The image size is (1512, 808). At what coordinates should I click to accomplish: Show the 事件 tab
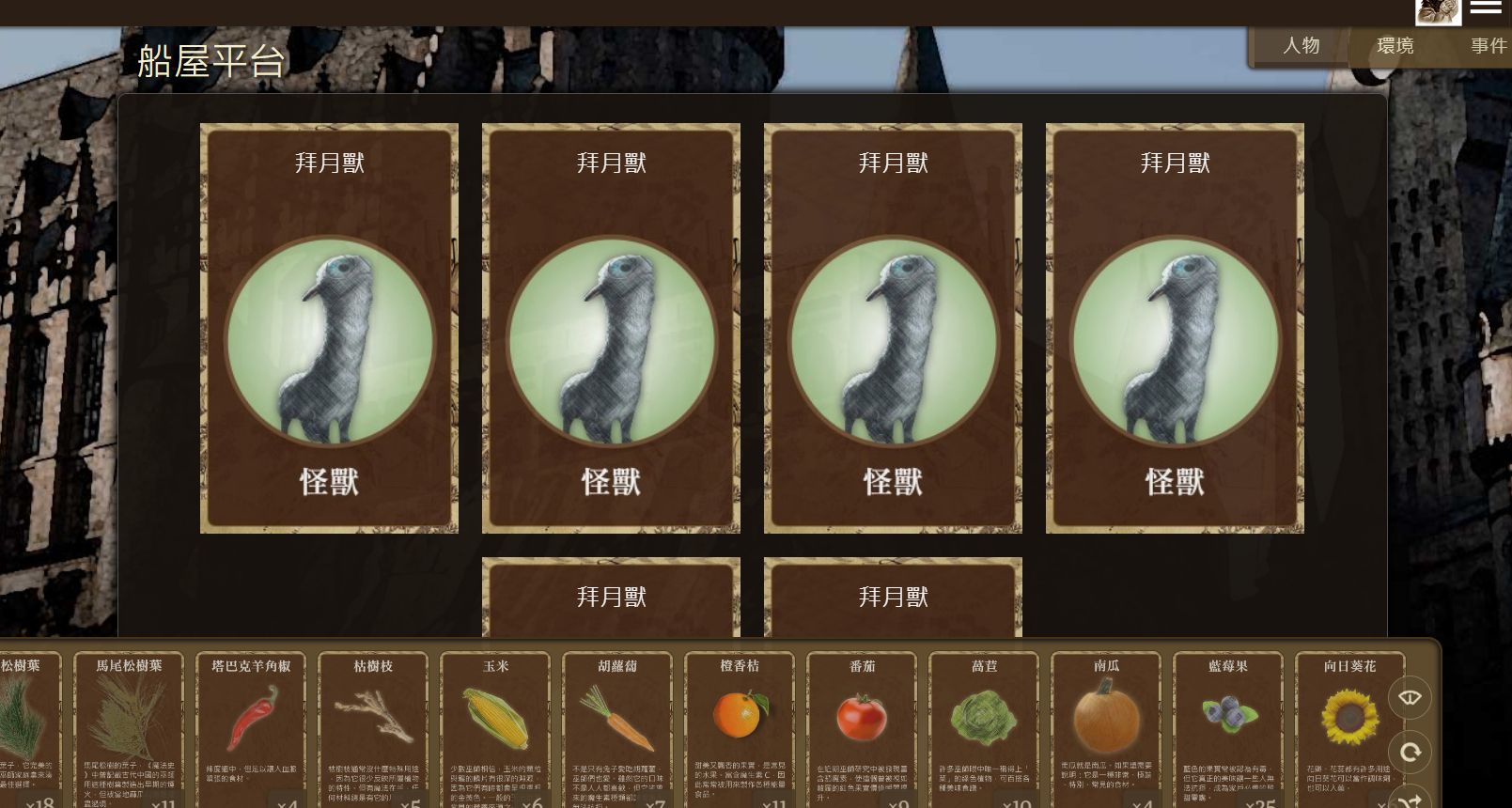(1488, 46)
